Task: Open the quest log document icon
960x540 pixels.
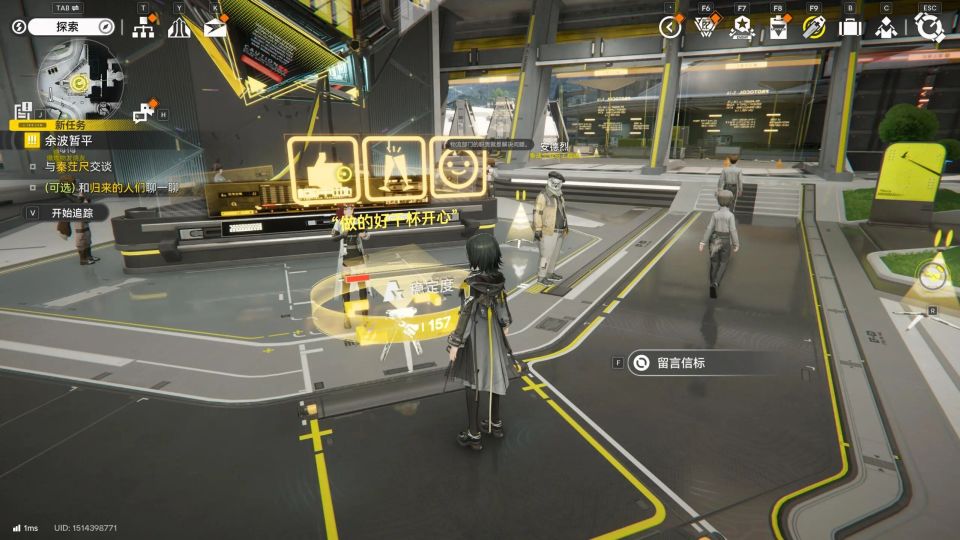Action: click(25, 112)
